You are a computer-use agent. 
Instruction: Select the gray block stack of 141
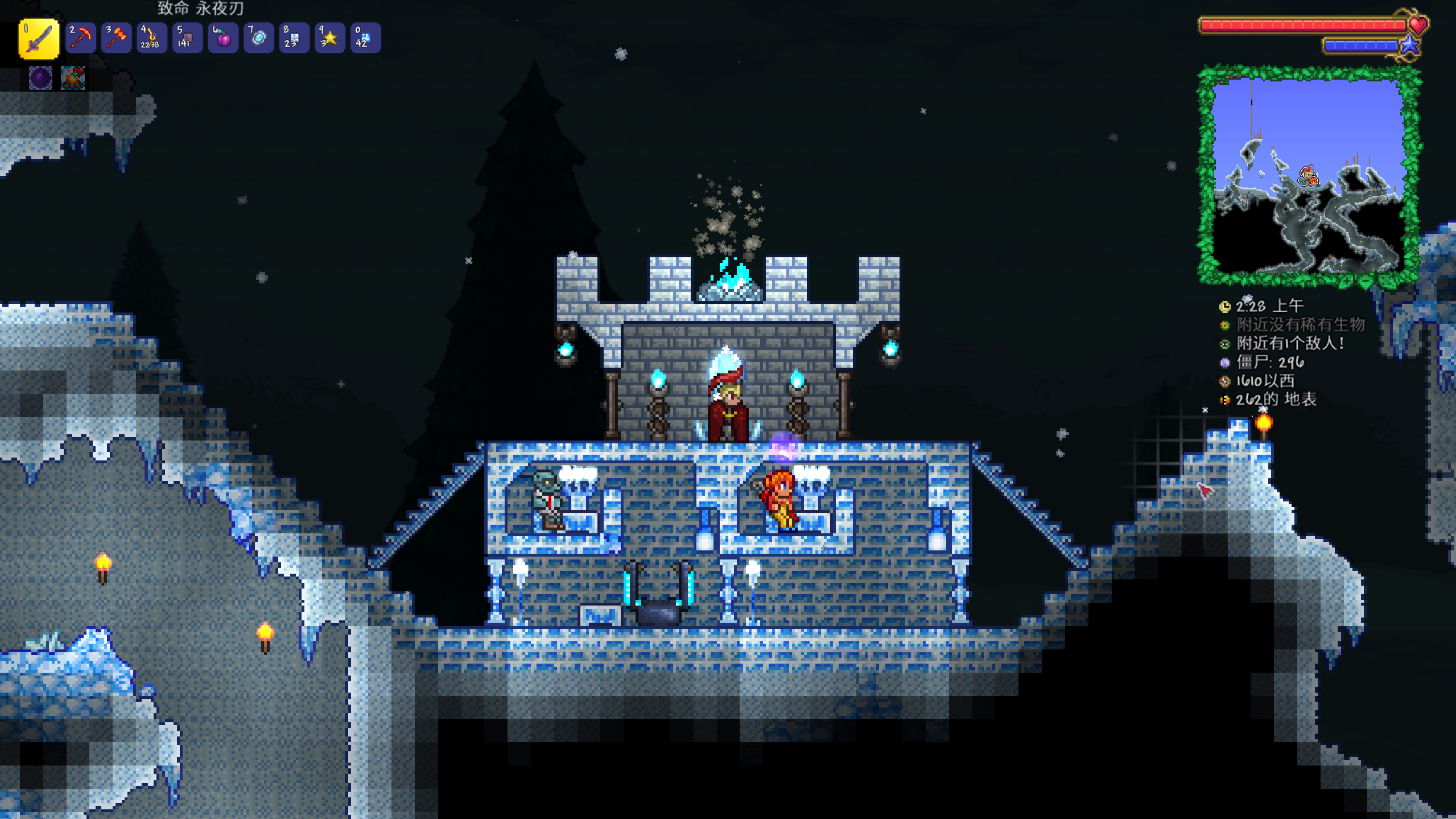click(187, 38)
